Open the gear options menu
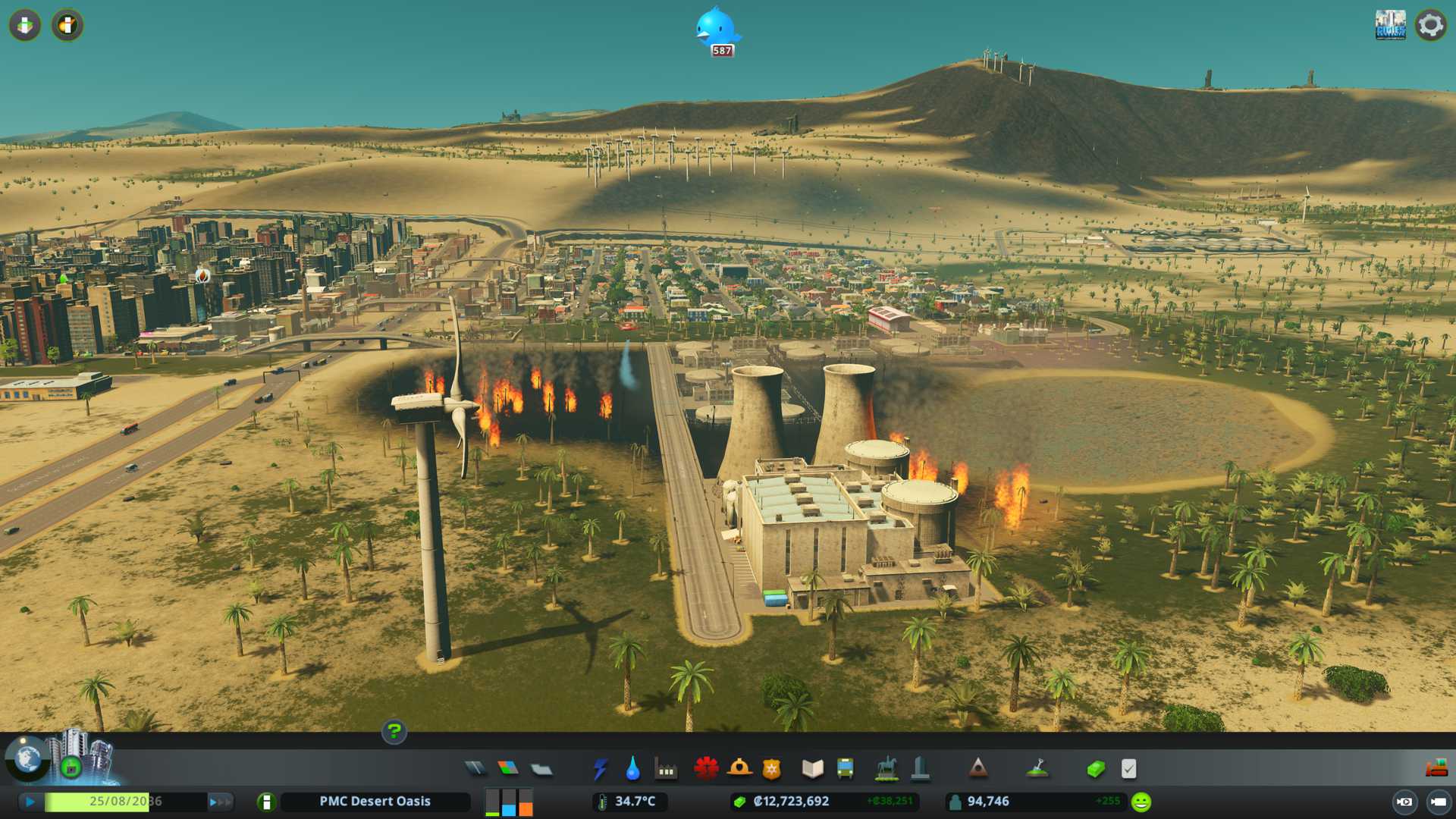The height and width of the screenshot is (819, 1456). 1430,25
